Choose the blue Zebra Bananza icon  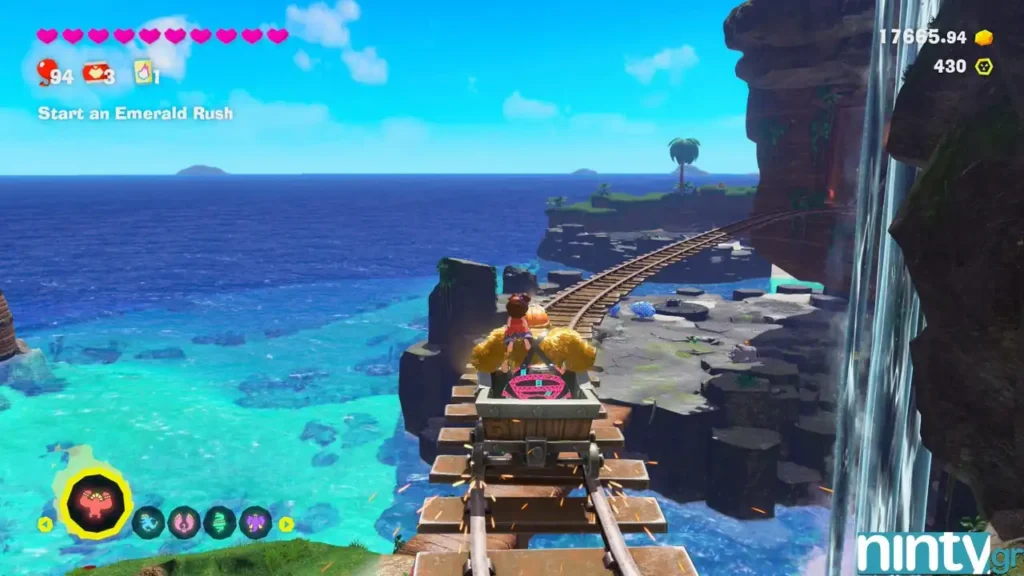[148, 522]
